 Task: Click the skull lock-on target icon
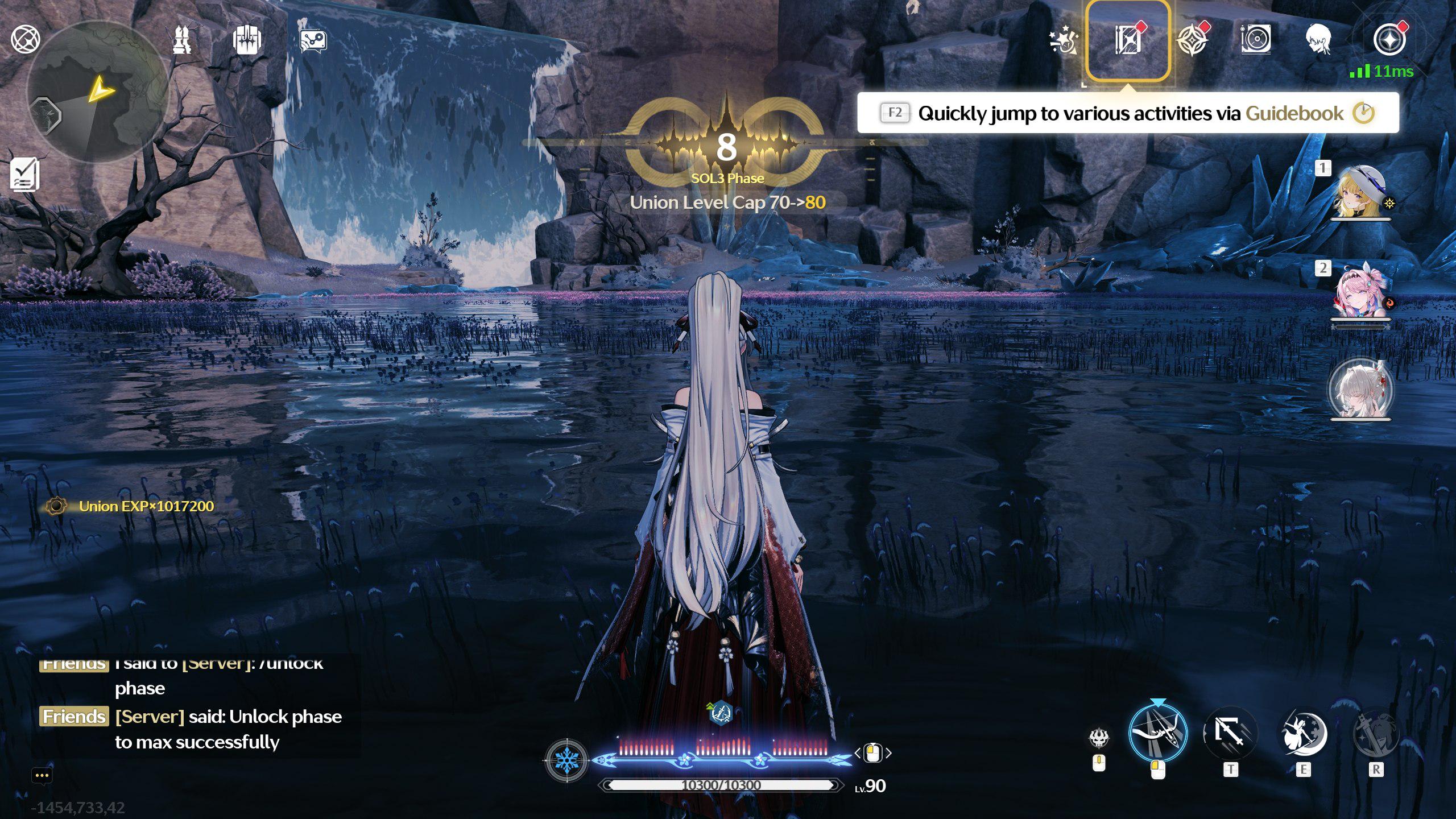pyautogui.click(x=1099, y=738)
